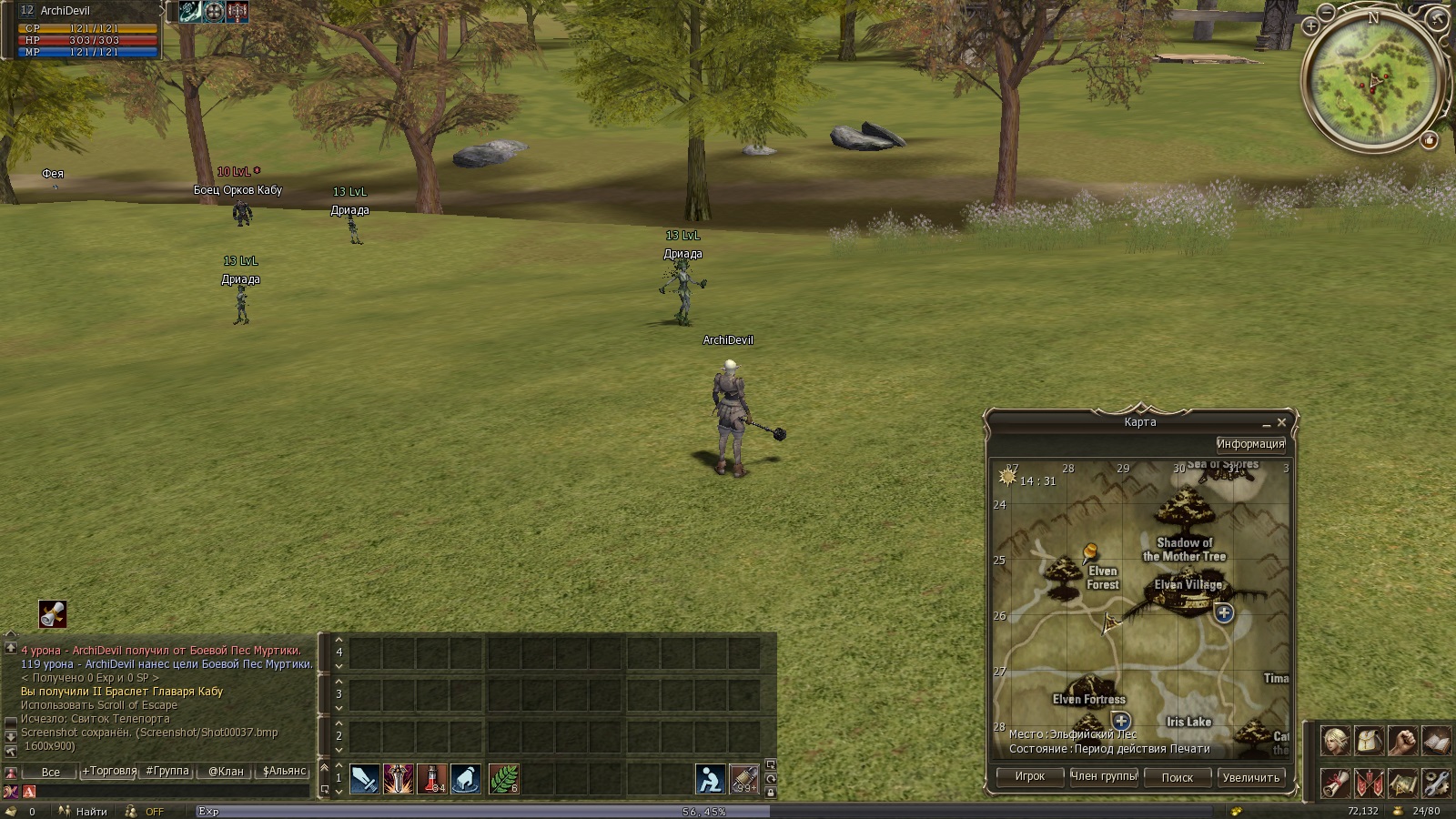The image size is (1456, 819).
Task: Switch to the Все chat tab
Action: (x=51, y=772)
